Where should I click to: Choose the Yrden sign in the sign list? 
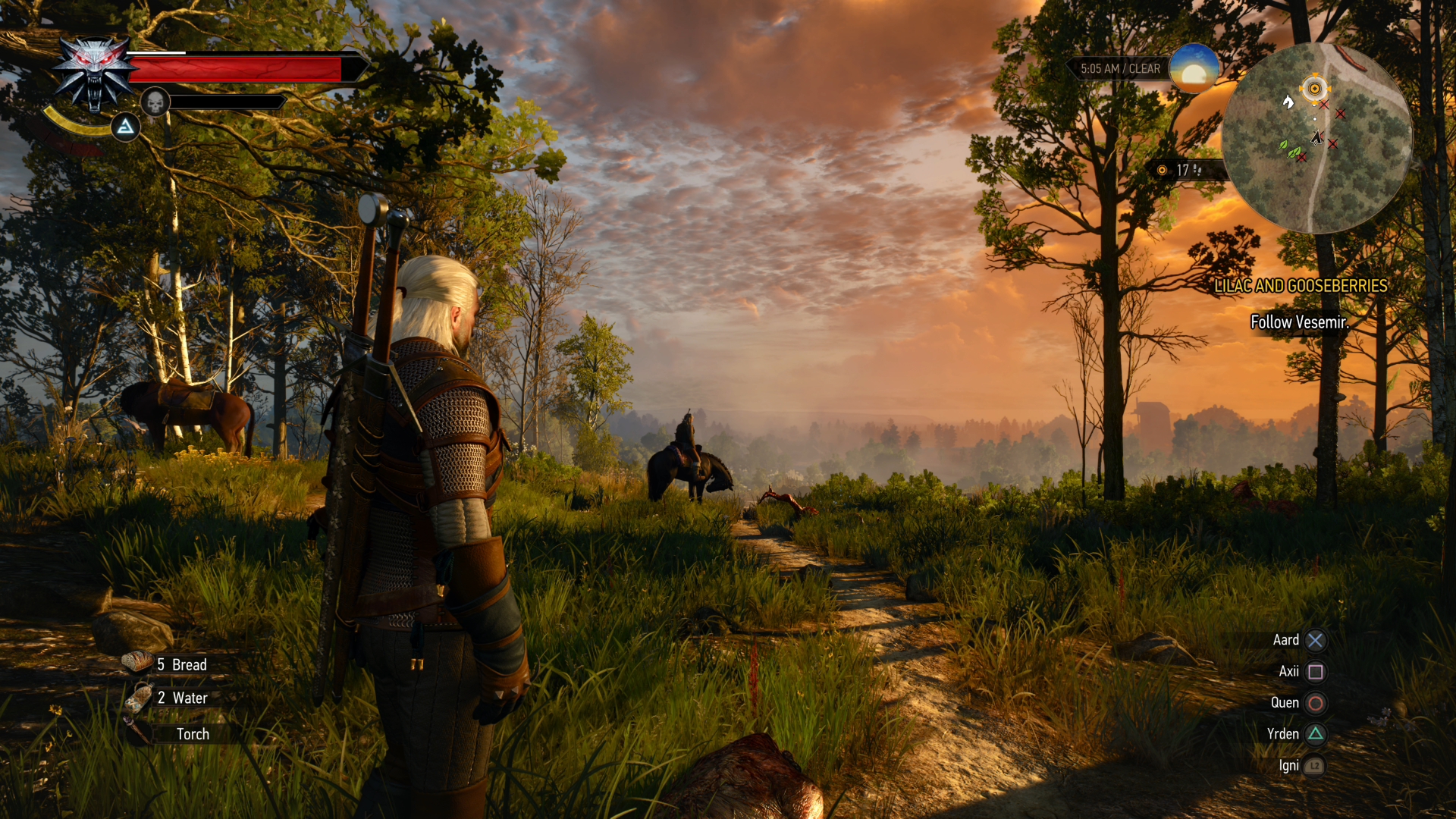(x=1315, y=734)
